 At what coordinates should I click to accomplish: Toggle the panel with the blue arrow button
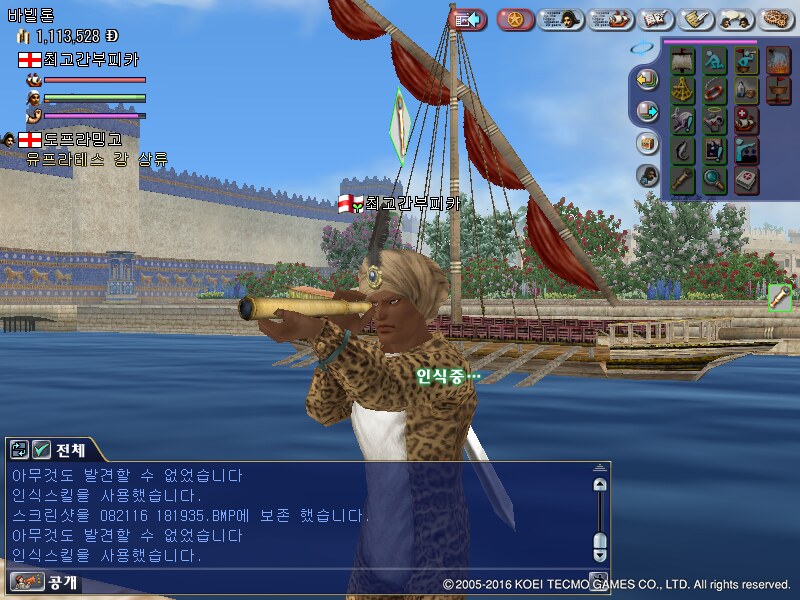(468, 19)
